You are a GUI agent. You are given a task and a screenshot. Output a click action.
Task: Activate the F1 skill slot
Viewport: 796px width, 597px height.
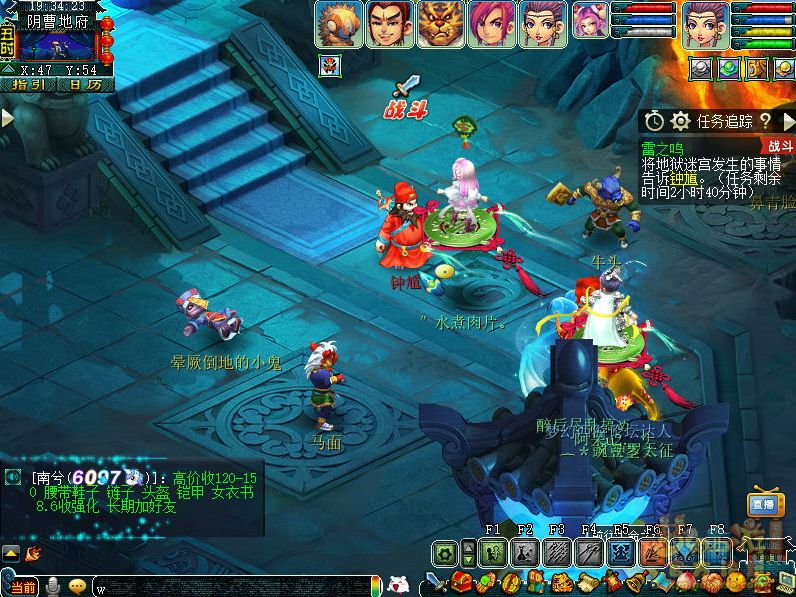pyautogui.click(x=493, y=551)
